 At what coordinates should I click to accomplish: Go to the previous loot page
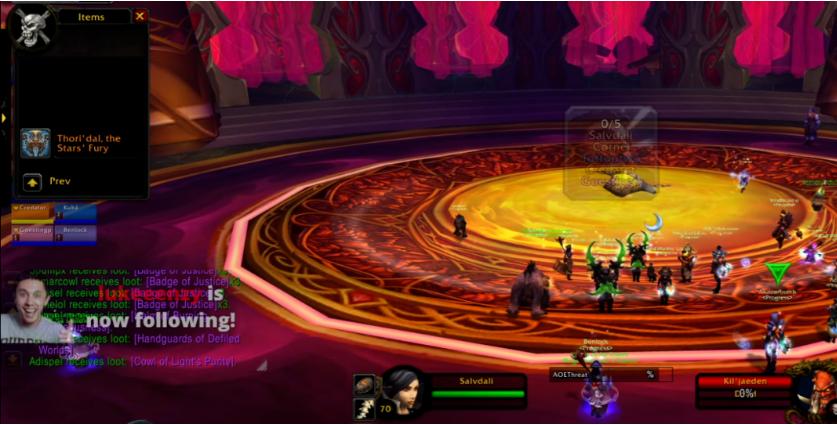(32, 182)
